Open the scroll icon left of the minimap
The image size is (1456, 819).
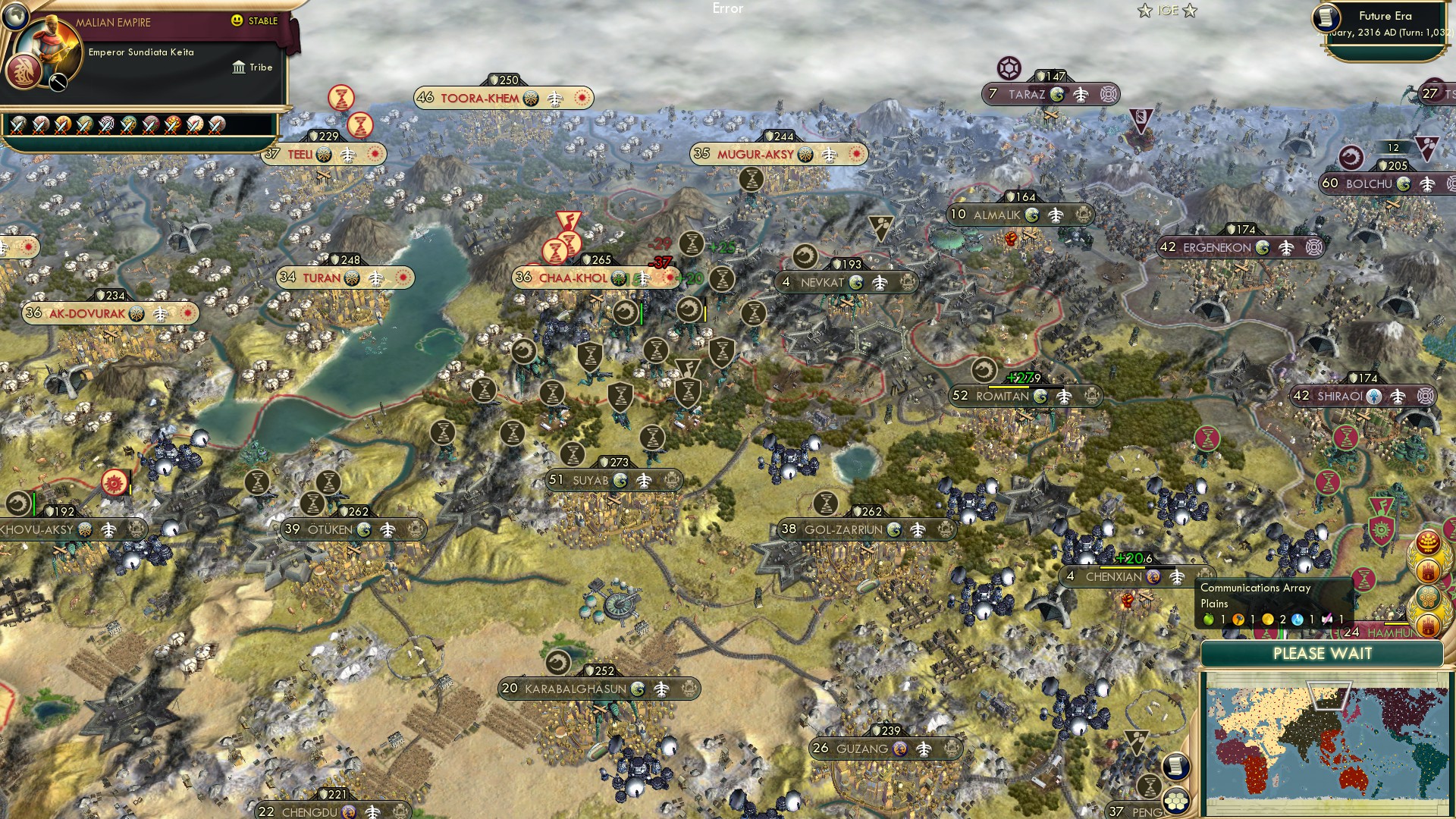(x=1175, y=766)
